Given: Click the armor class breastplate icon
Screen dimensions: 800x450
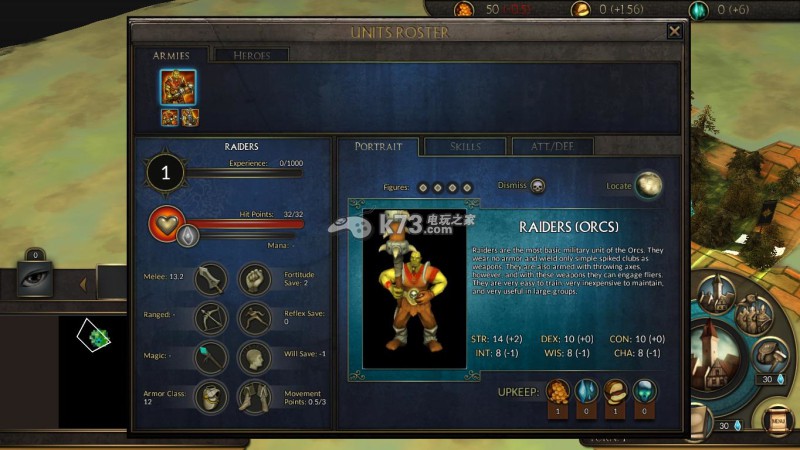Looking at the screenshot, I should [x=211, y=397].
